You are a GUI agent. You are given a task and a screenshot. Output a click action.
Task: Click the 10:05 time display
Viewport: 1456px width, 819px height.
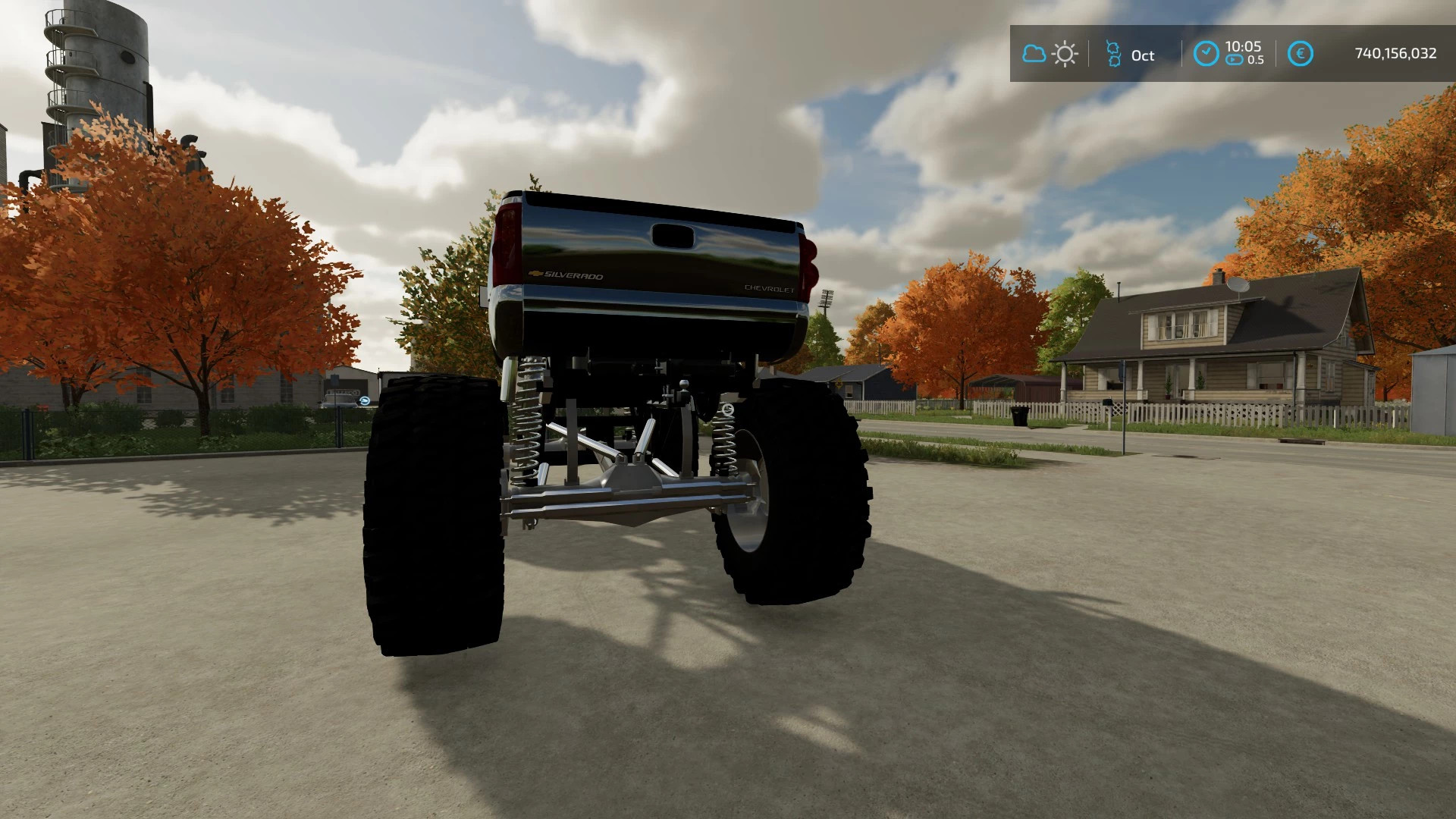pos(1244,47)
